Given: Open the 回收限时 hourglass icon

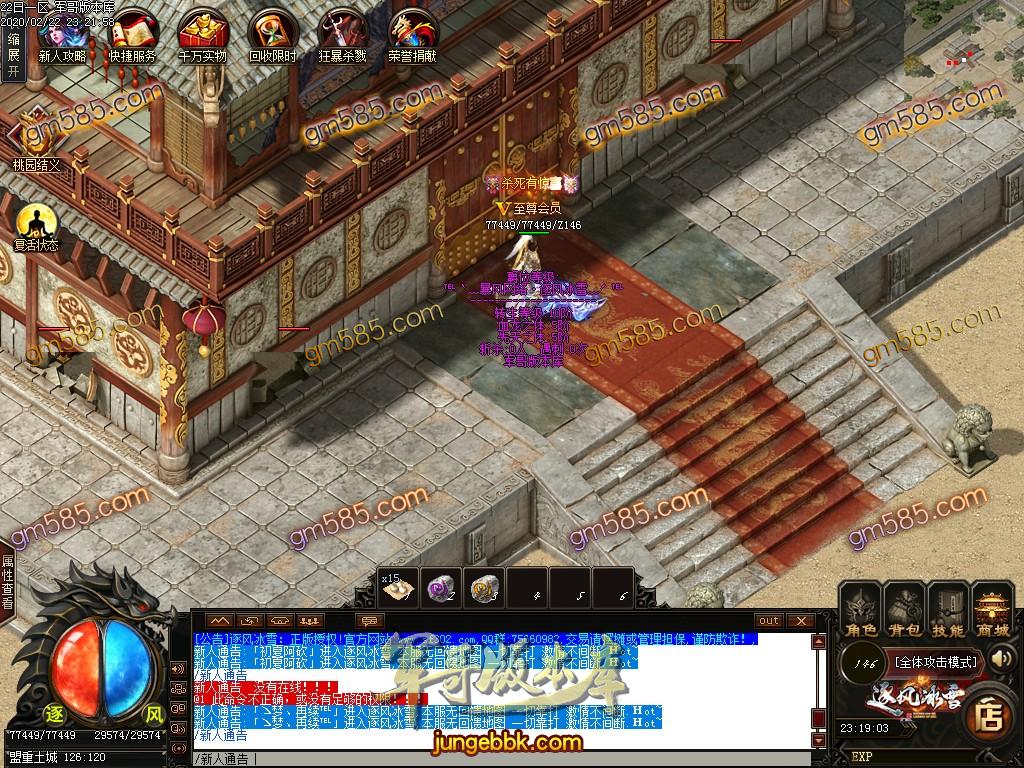Looking at the screenshot, I should [x=272, y=32].
